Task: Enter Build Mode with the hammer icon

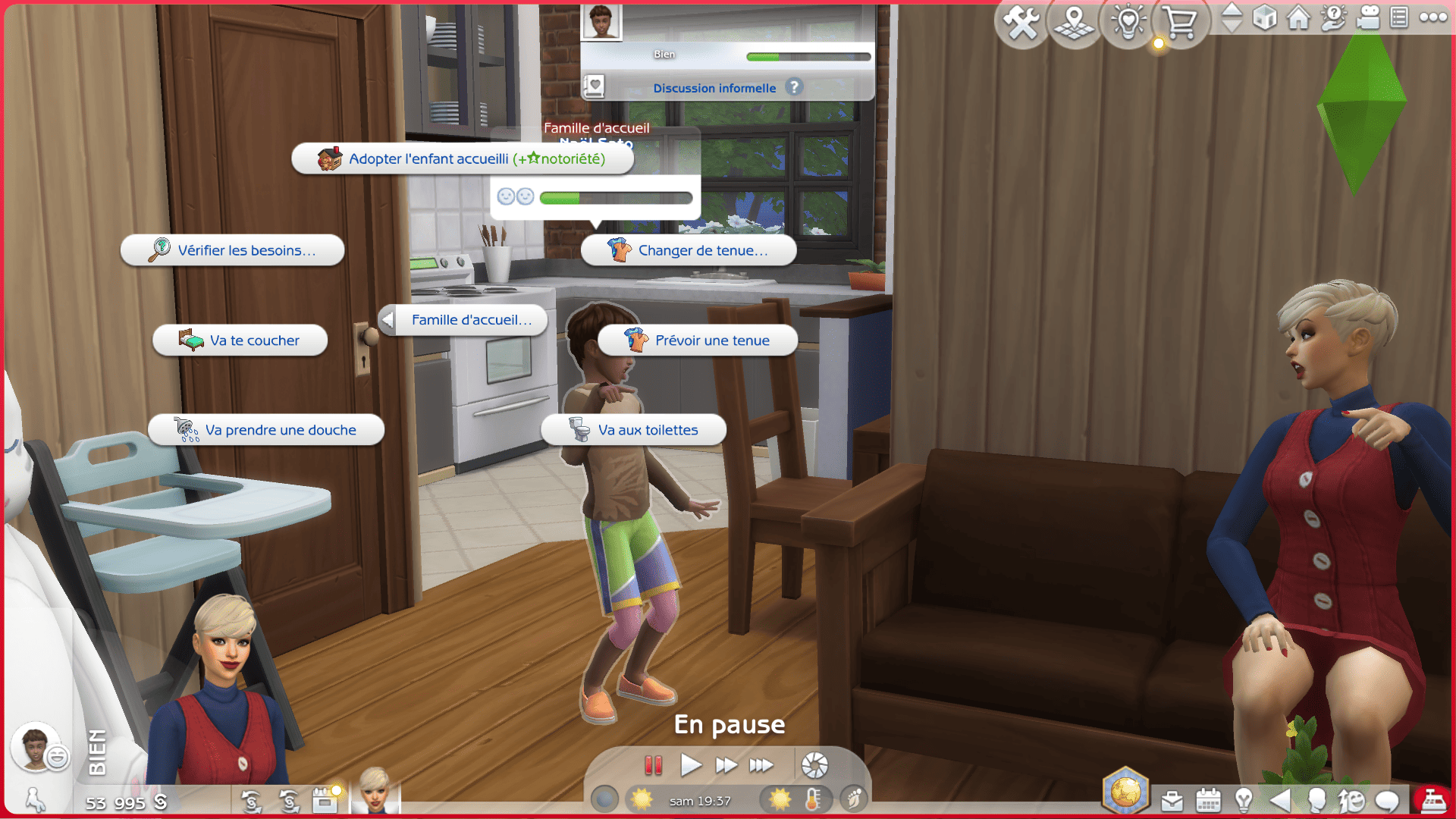Action: pos(1021,23)
